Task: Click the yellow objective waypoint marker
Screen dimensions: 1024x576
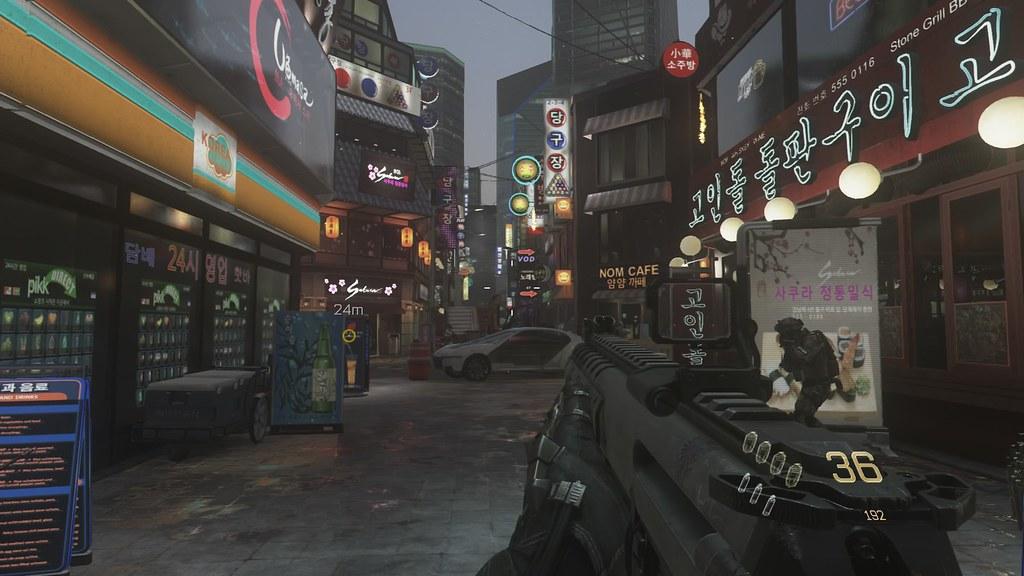Action: pos(349,336)
